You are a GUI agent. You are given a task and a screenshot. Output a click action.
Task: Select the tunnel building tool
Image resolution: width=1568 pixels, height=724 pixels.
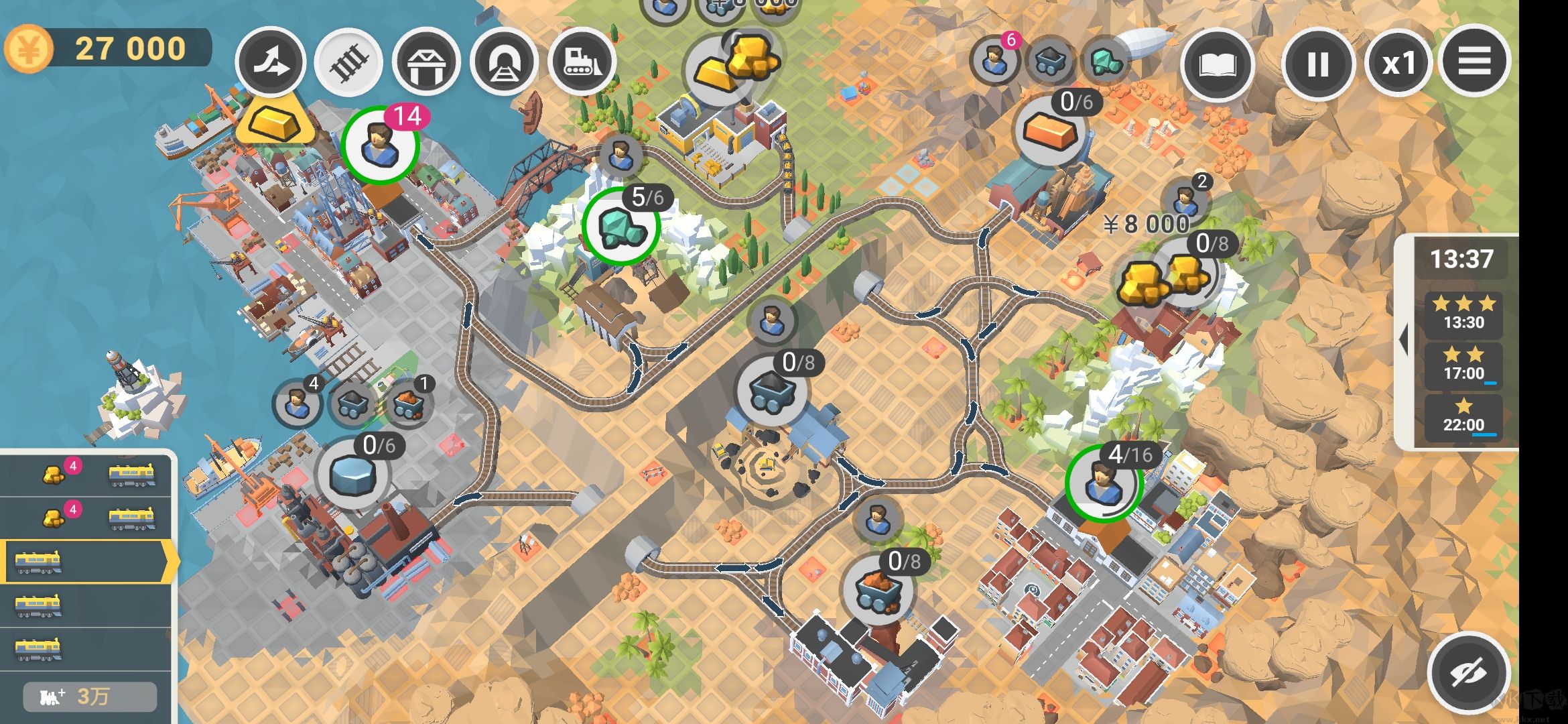pyautogui.click(x=505, y=62)
